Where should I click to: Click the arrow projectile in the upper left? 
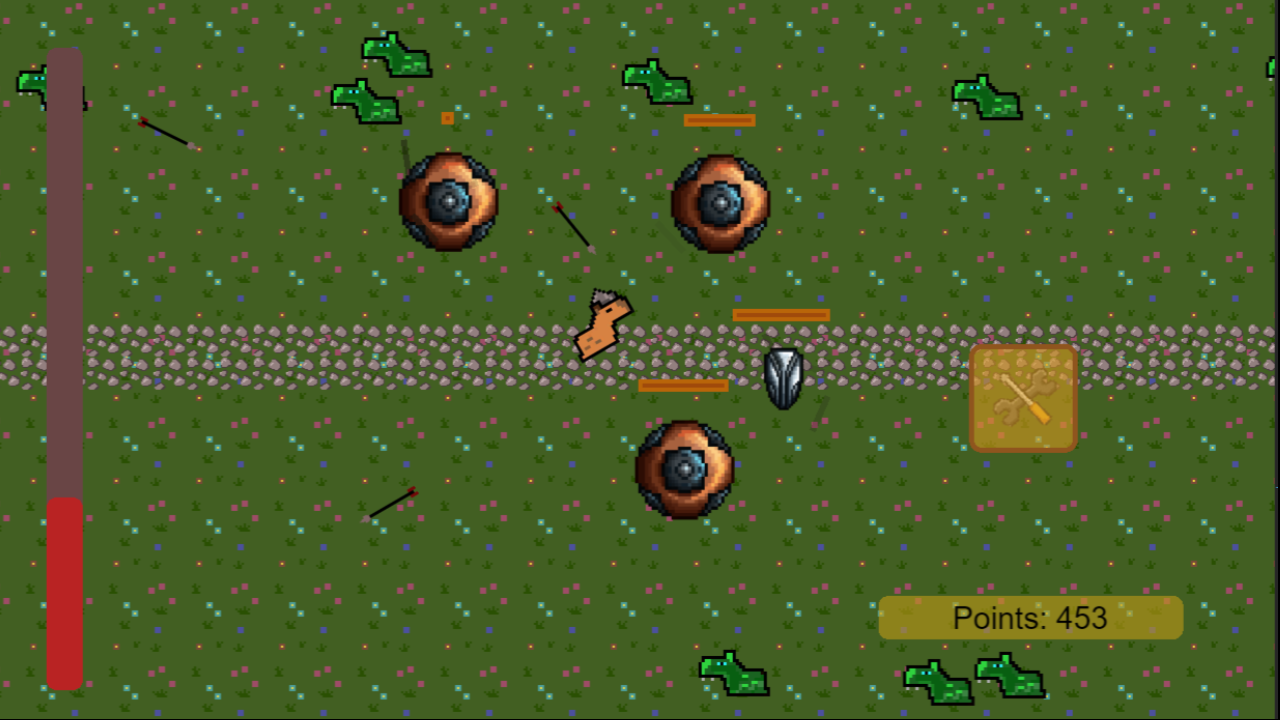pos(165,135)
